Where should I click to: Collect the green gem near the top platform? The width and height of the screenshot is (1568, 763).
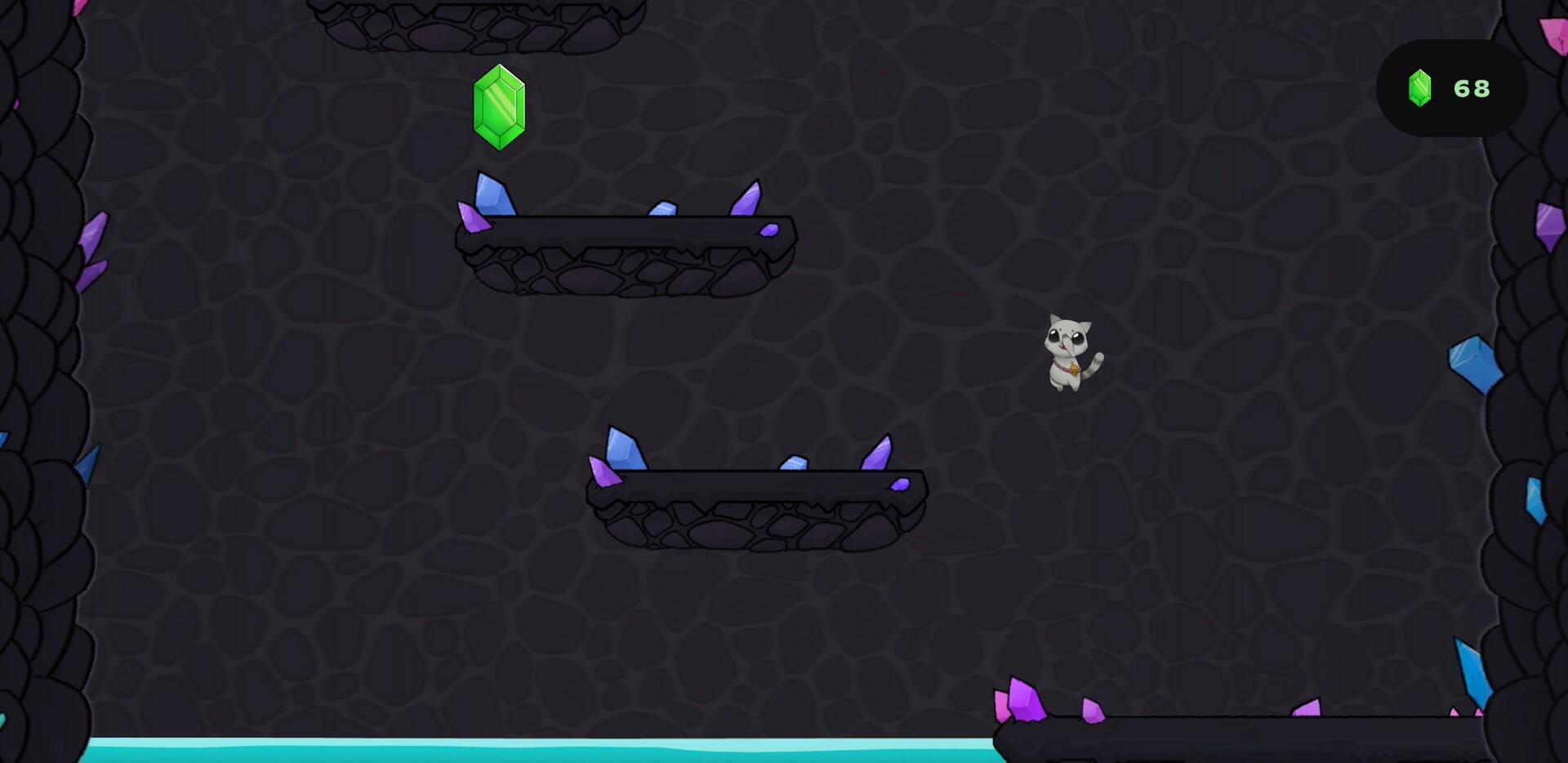click(x=499, y=106)
